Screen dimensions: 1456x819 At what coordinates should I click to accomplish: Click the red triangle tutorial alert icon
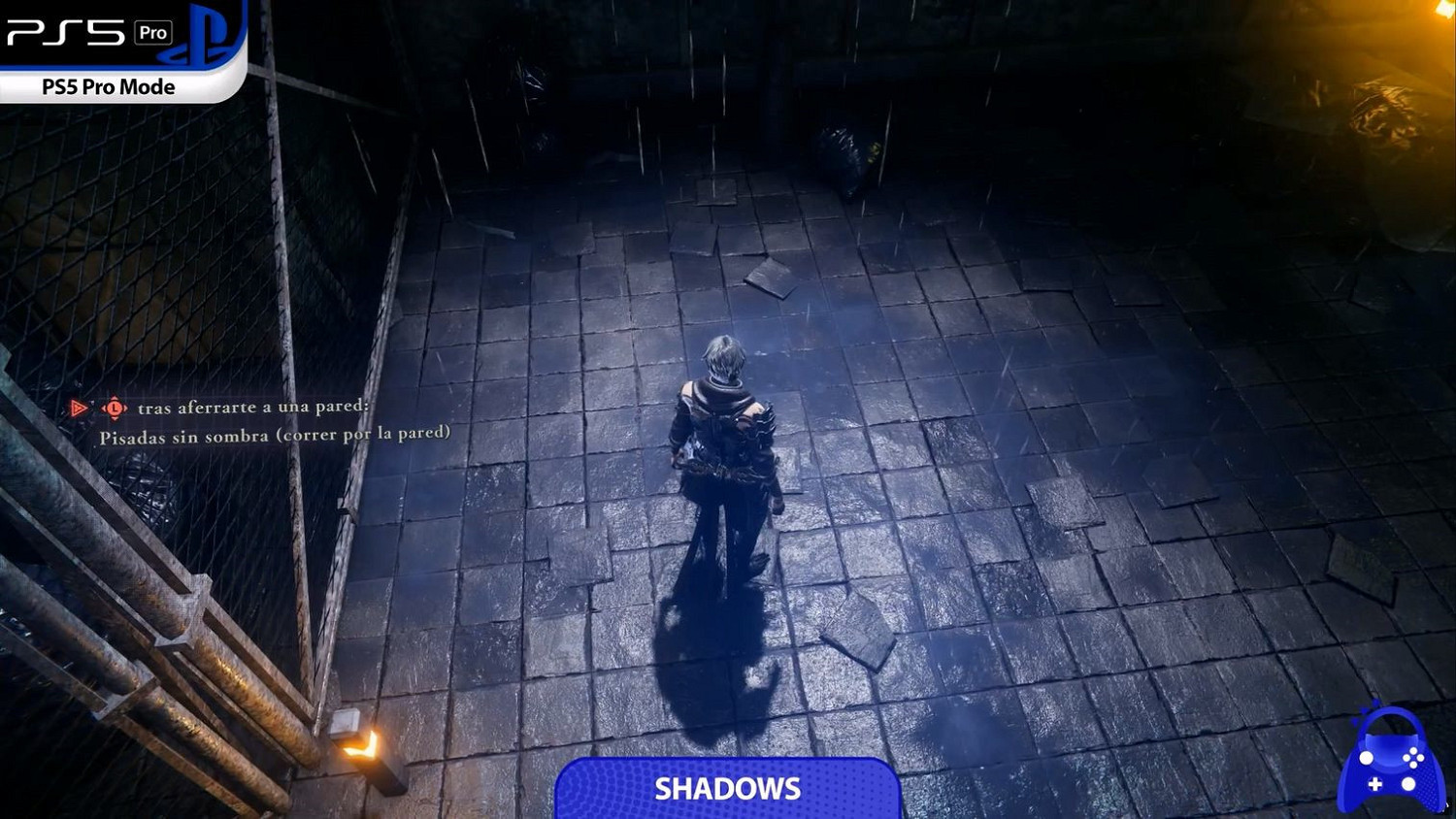click(x=77, y=407)
